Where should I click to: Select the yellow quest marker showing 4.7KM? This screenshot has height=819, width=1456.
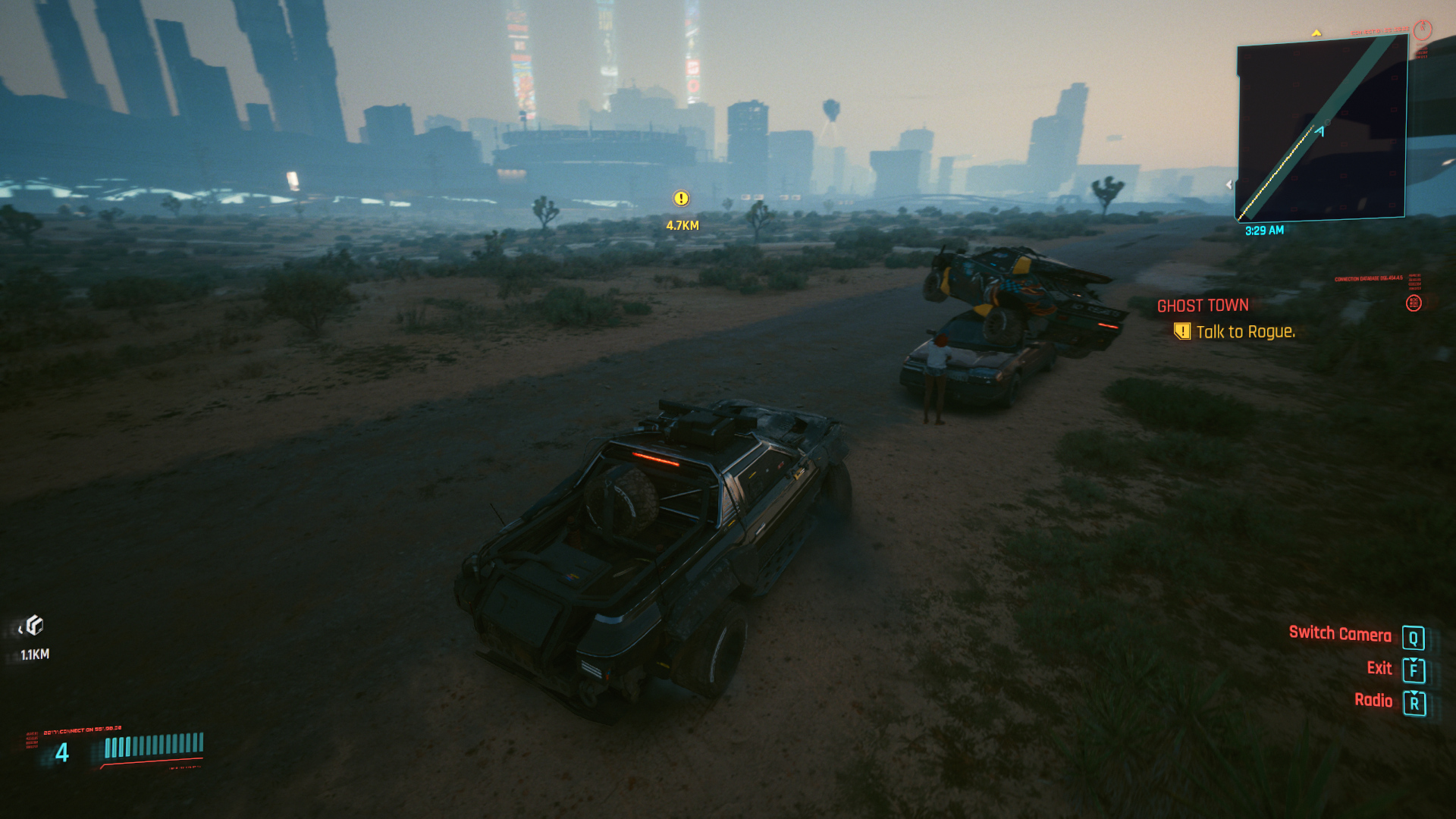point(681,199)
